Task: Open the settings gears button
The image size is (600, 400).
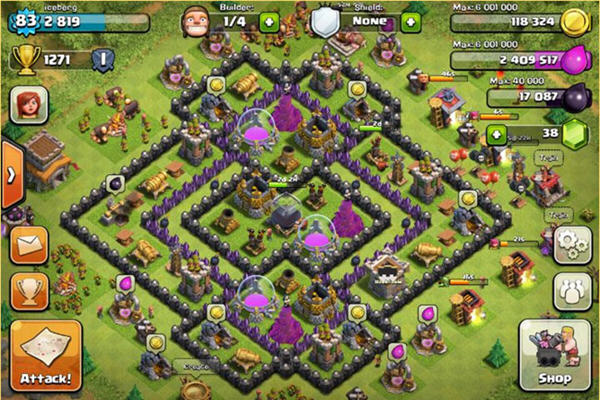Action: [571, 242]
